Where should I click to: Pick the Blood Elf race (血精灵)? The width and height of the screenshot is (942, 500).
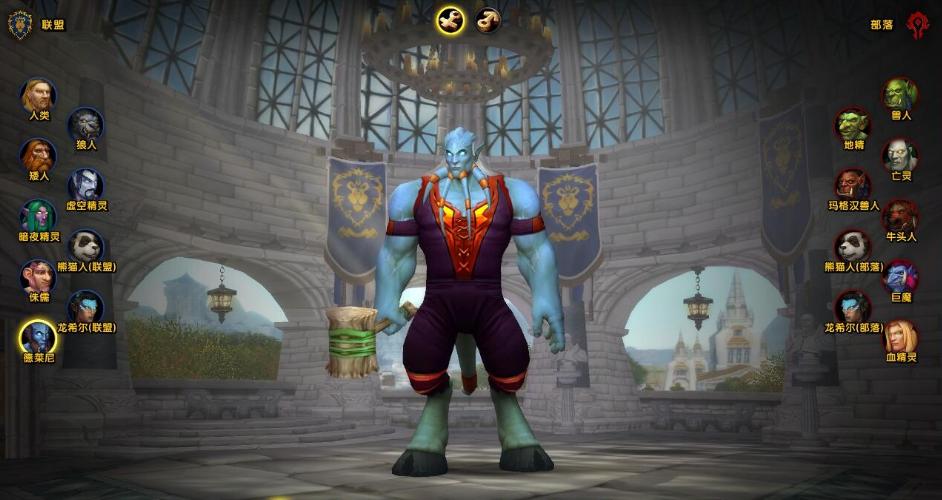pyautogui.click(x=900, y=338)
